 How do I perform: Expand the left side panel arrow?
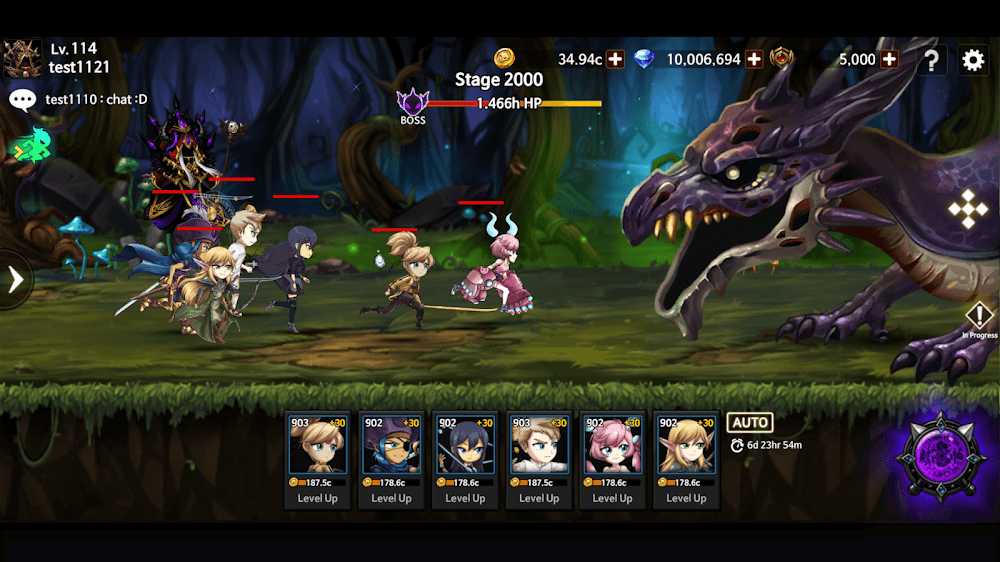click(15, 279)
